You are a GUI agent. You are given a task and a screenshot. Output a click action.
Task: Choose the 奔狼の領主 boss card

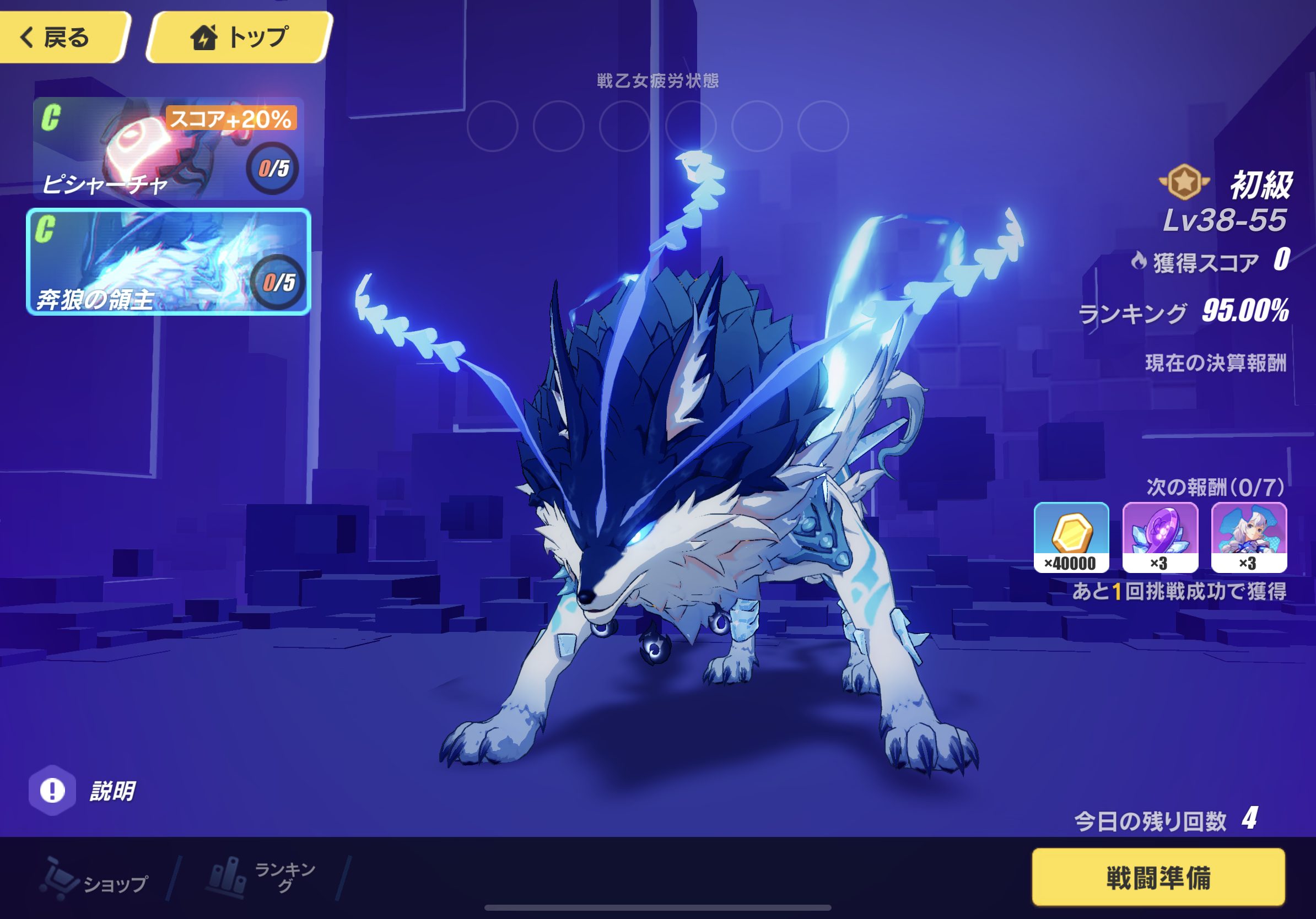point(168,262)
